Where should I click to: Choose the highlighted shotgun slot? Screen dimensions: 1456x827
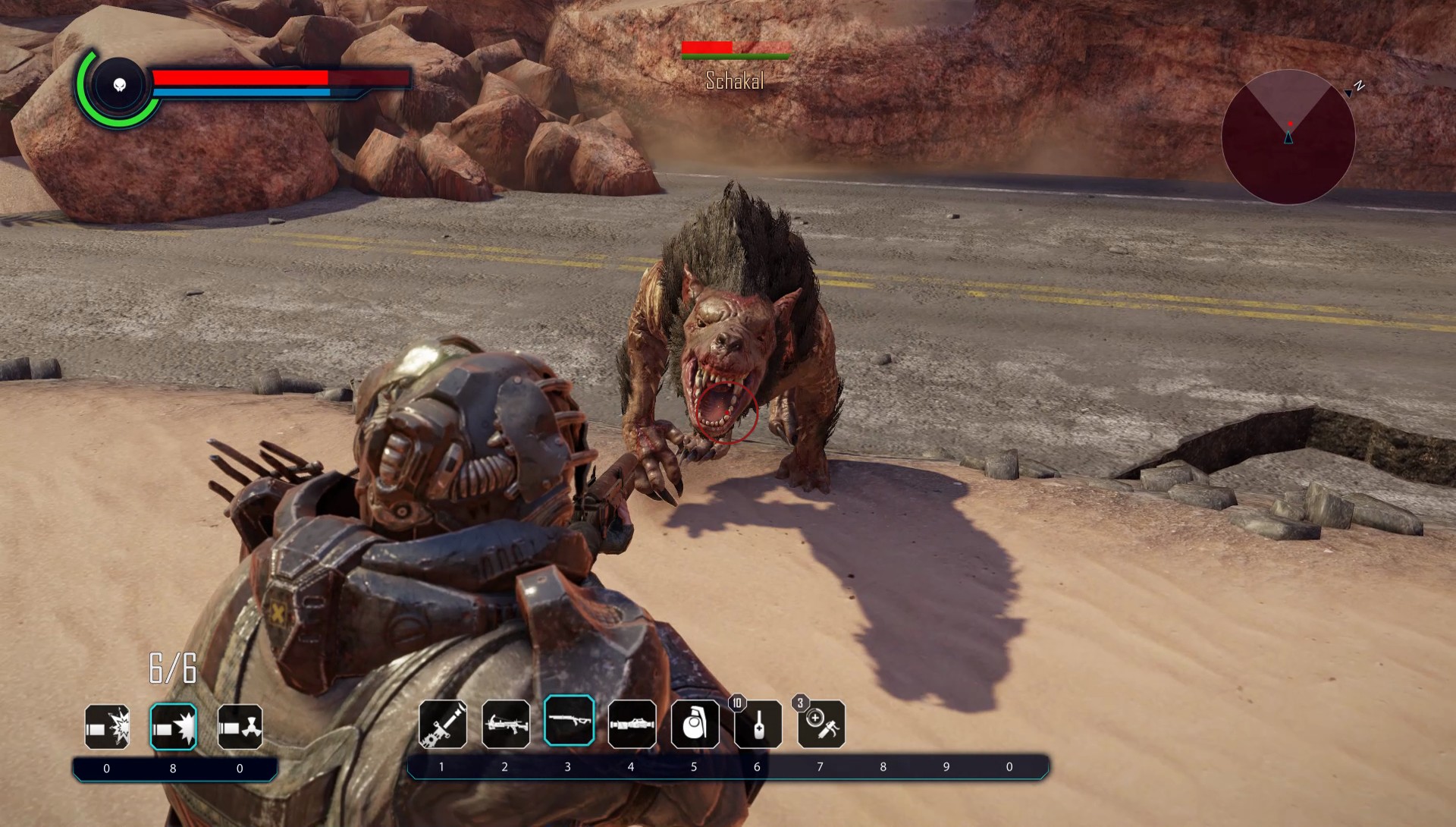(569, 721)
